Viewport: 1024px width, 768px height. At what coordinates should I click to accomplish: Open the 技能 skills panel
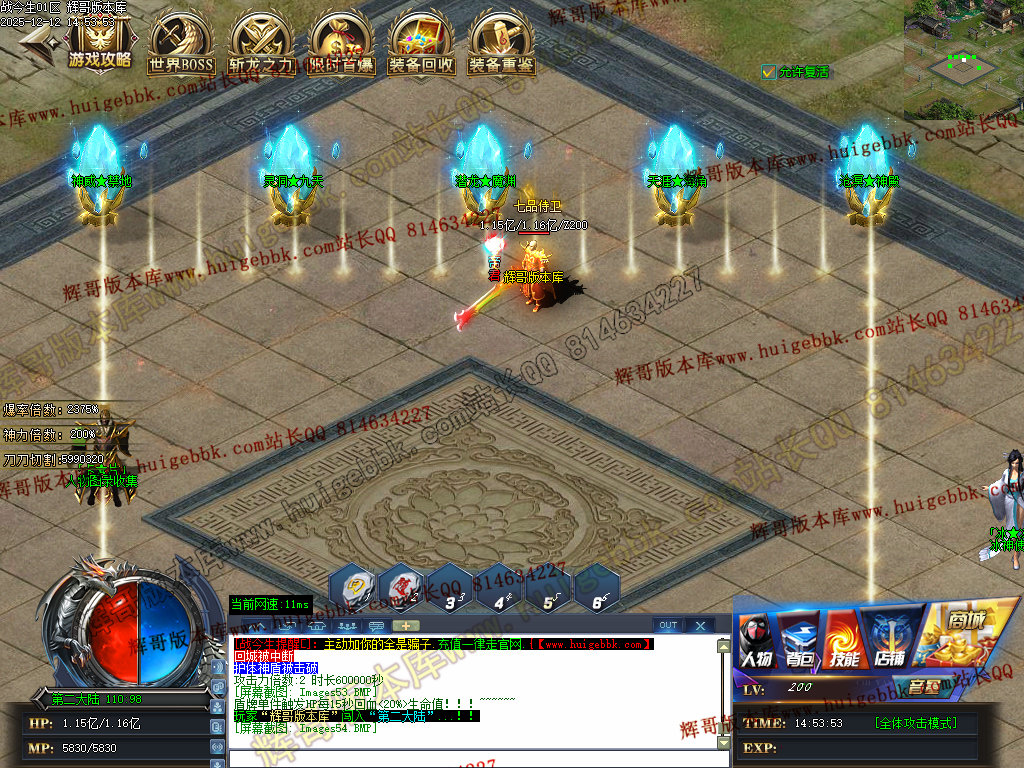pos(843,642)
